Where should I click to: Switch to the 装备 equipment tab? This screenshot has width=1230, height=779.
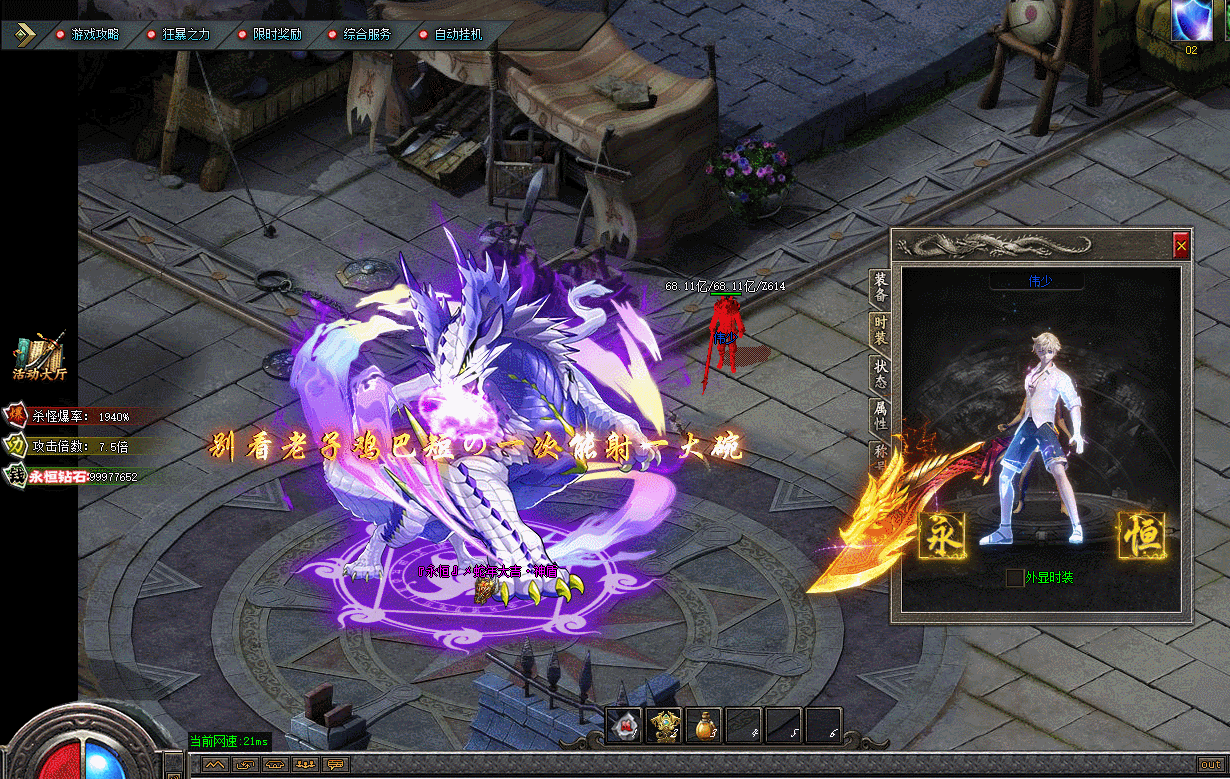tap(880, 287)
